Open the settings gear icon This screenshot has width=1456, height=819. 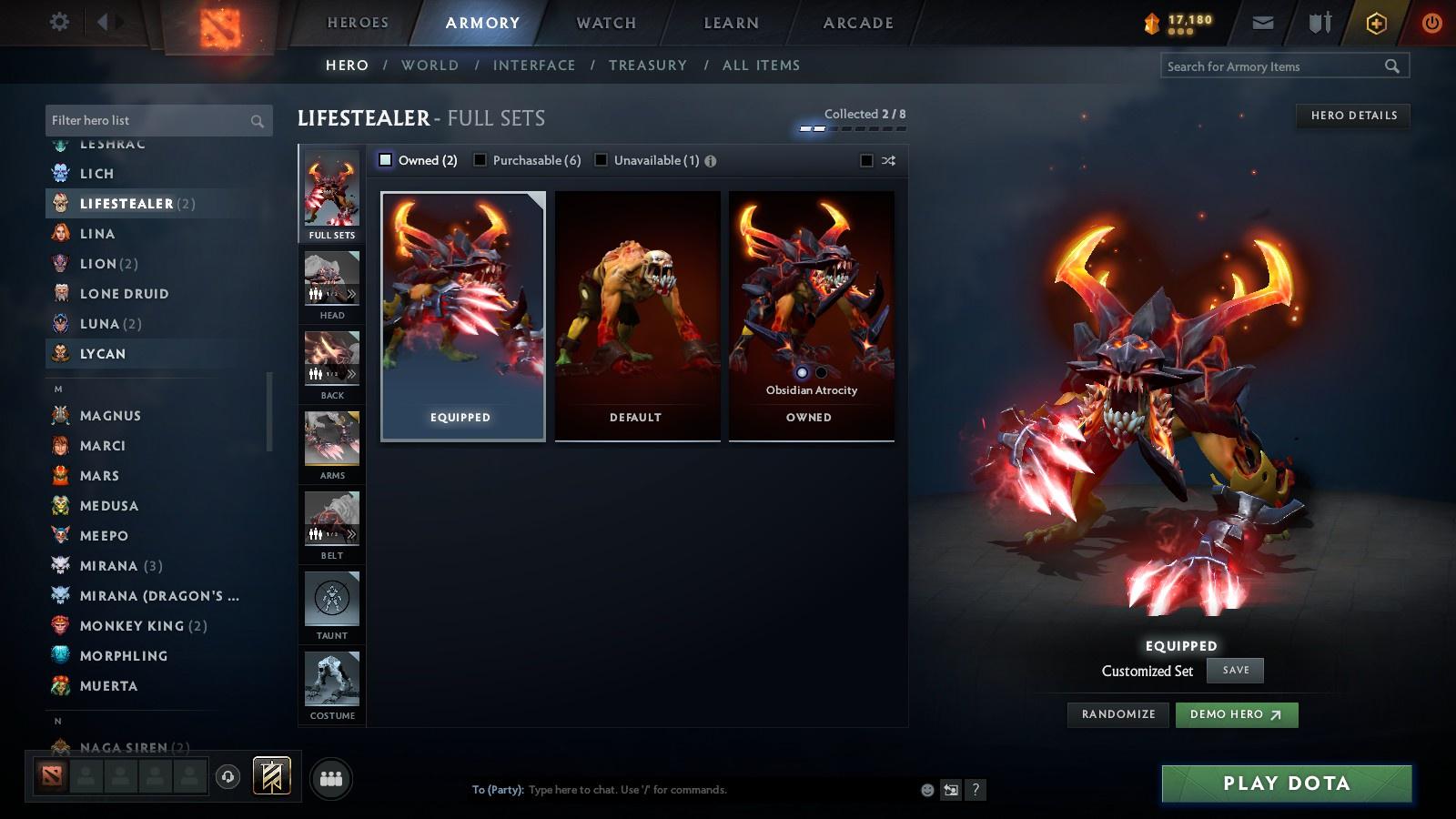[x=59, y=20]
